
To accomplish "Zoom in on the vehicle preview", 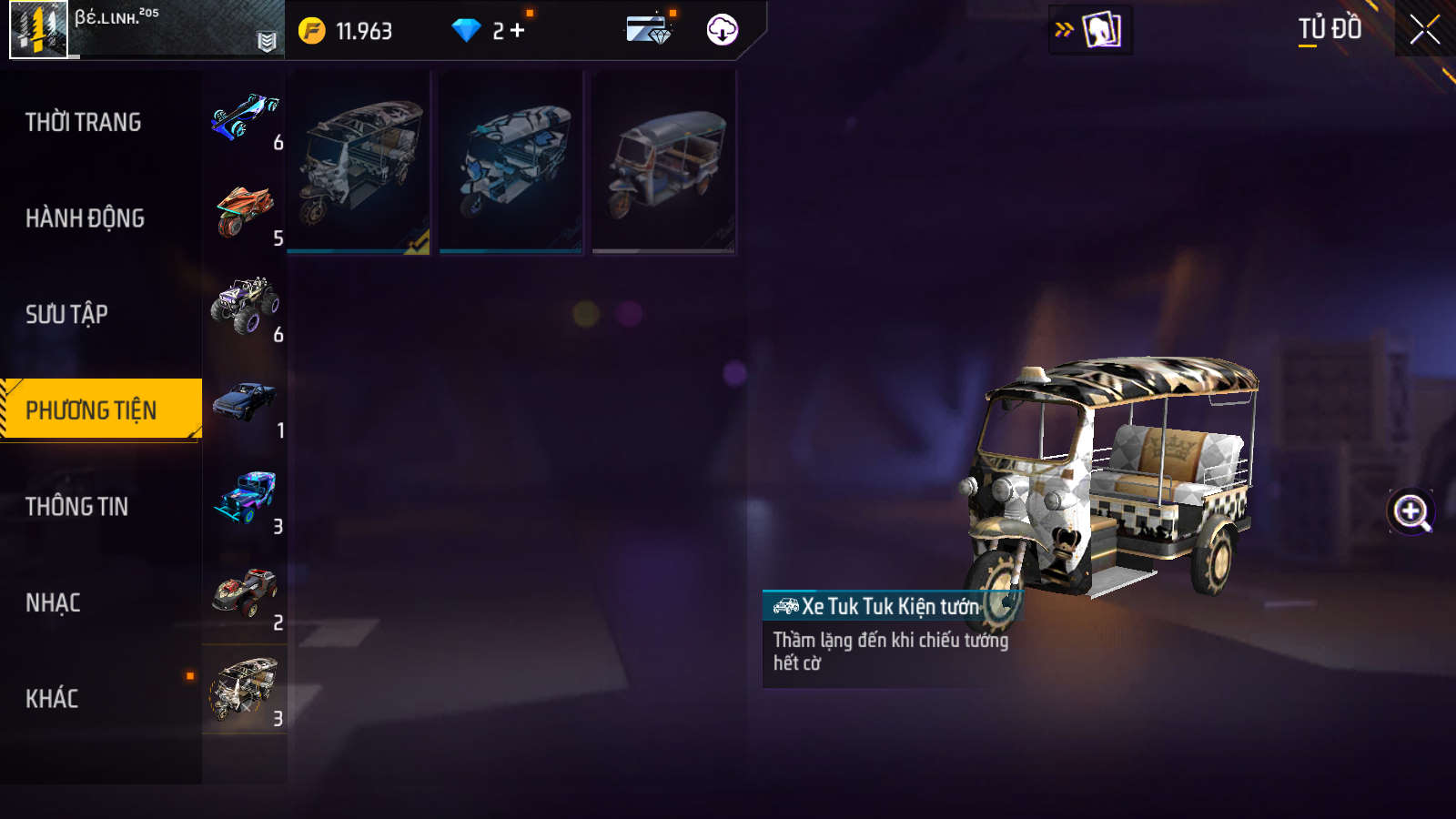I will pyautogui.click(x=1410, y=512).
